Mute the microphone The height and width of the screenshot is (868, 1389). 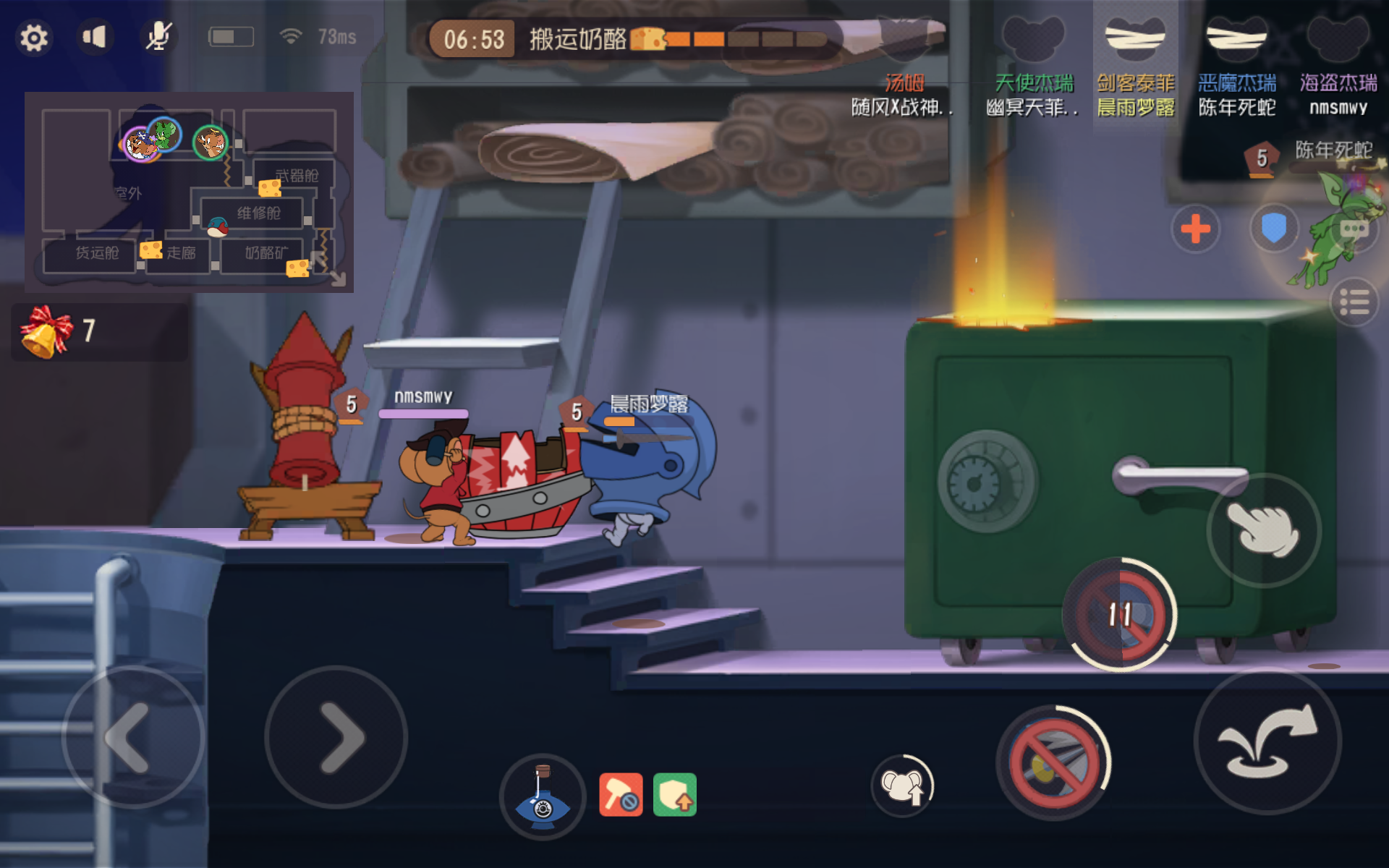pos(158,36)
